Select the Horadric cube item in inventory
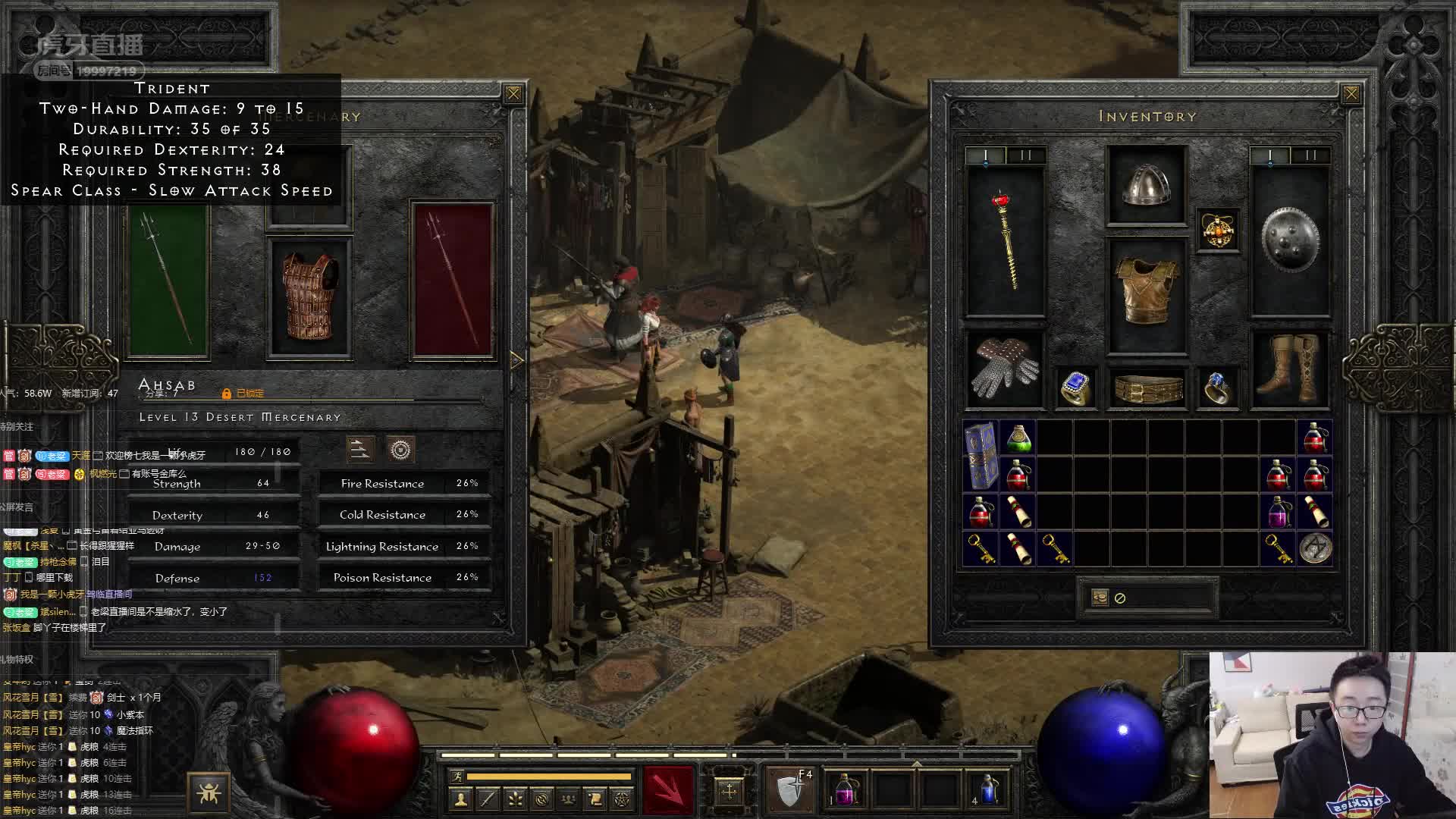 click(1315, 548)
